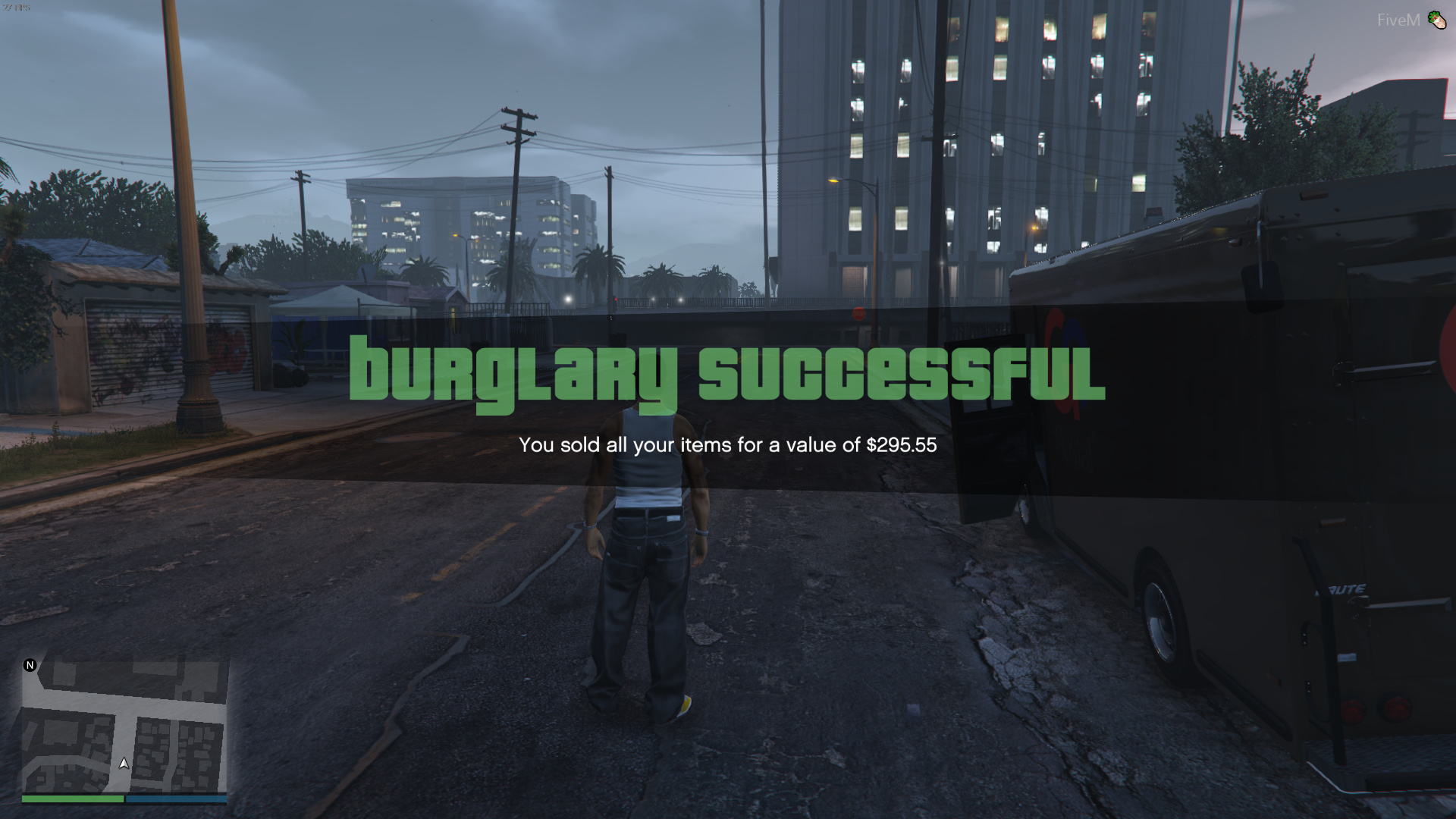Click the FiveM burrito icon
The height and width of the screenshot is (819, 1456).
[x=1438, y=19]
